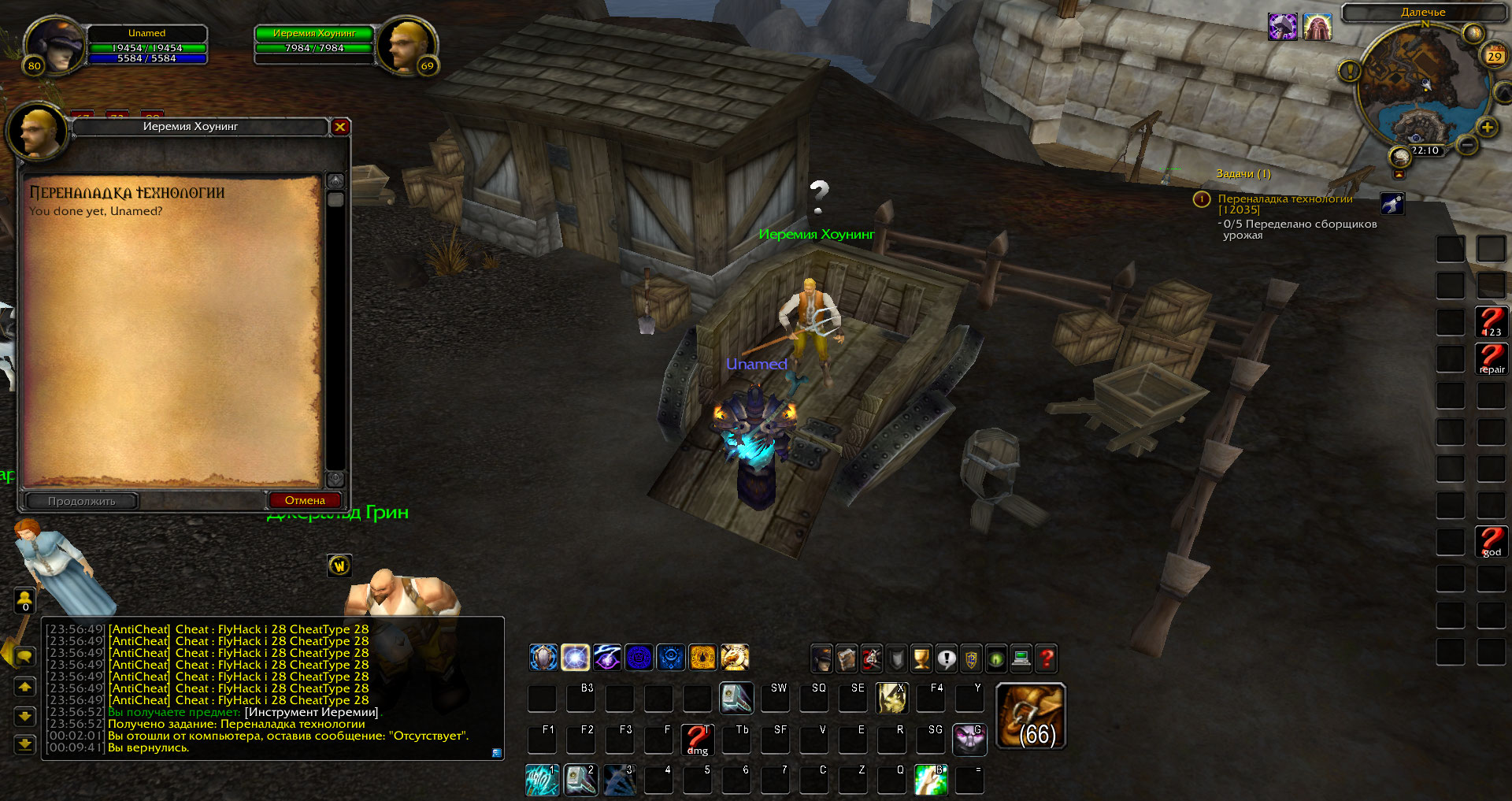Open the achievements golden goblet icon
The height and width of the screenshot is (801, 1512).
click(x=921, y=658)
